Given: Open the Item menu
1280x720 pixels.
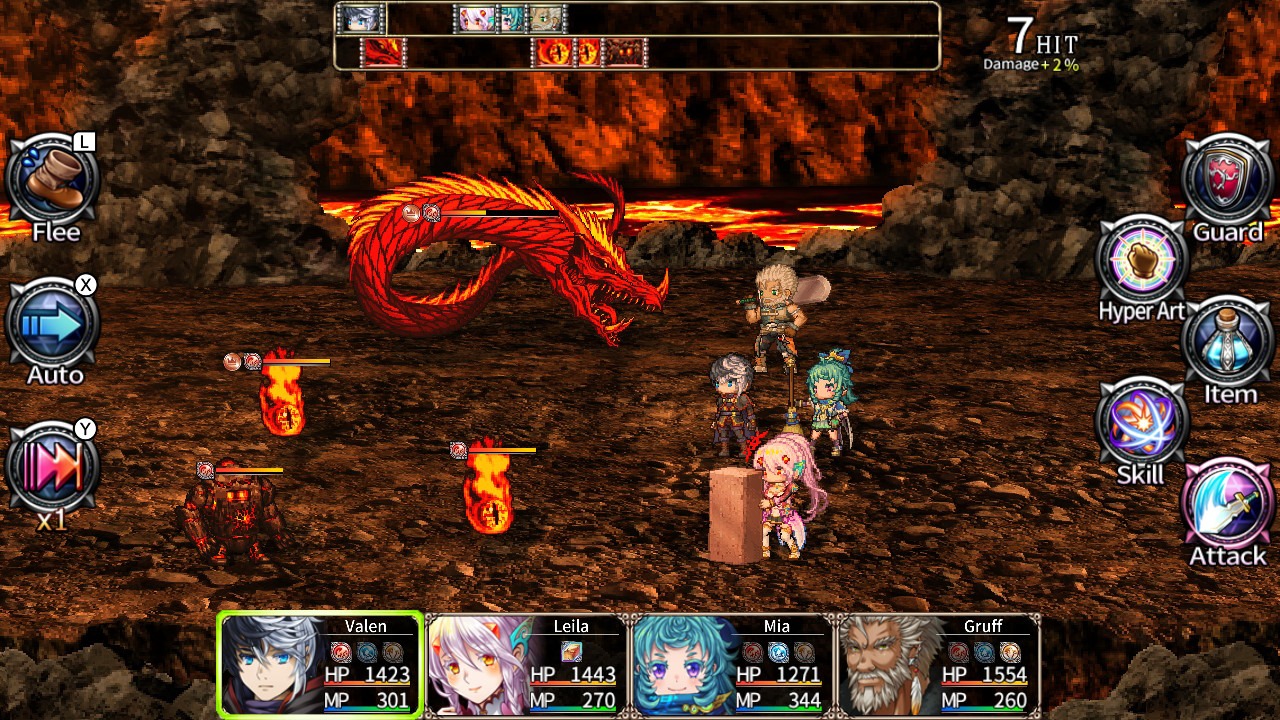Looking at the screenshot, I should tap(1228, 344).
